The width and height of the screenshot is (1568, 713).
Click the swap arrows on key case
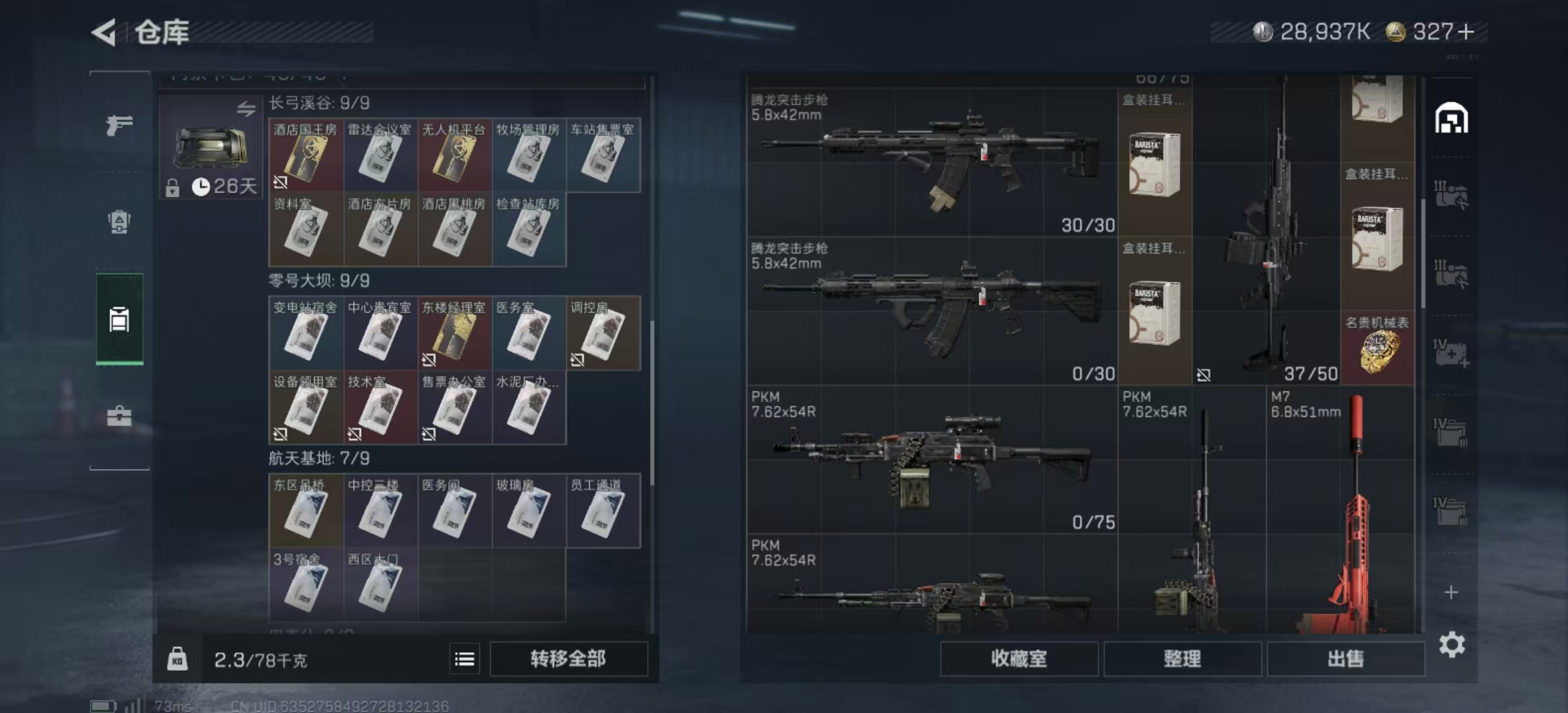point(246,109)
